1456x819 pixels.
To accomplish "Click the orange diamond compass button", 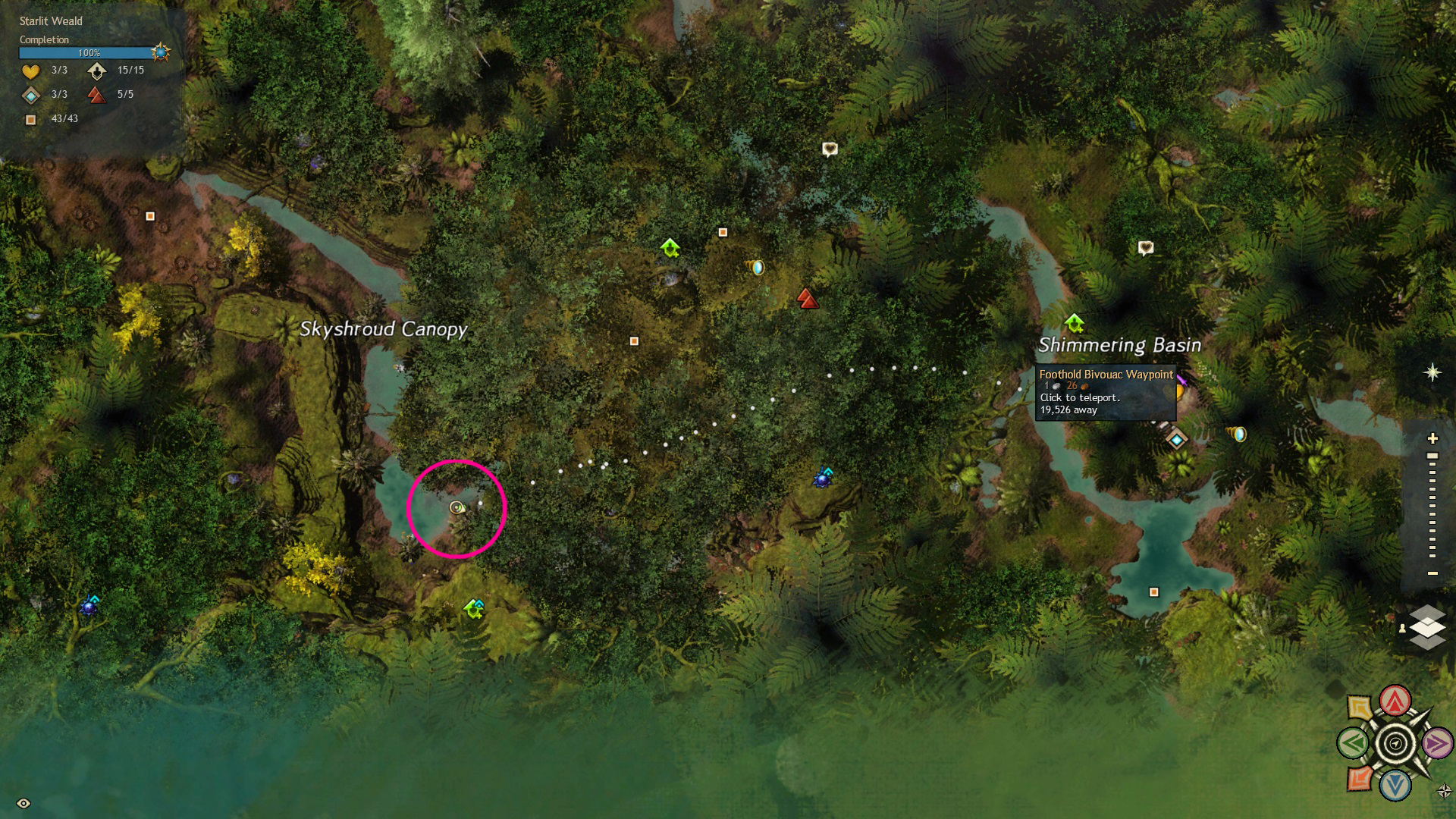I will point(1360,778).
